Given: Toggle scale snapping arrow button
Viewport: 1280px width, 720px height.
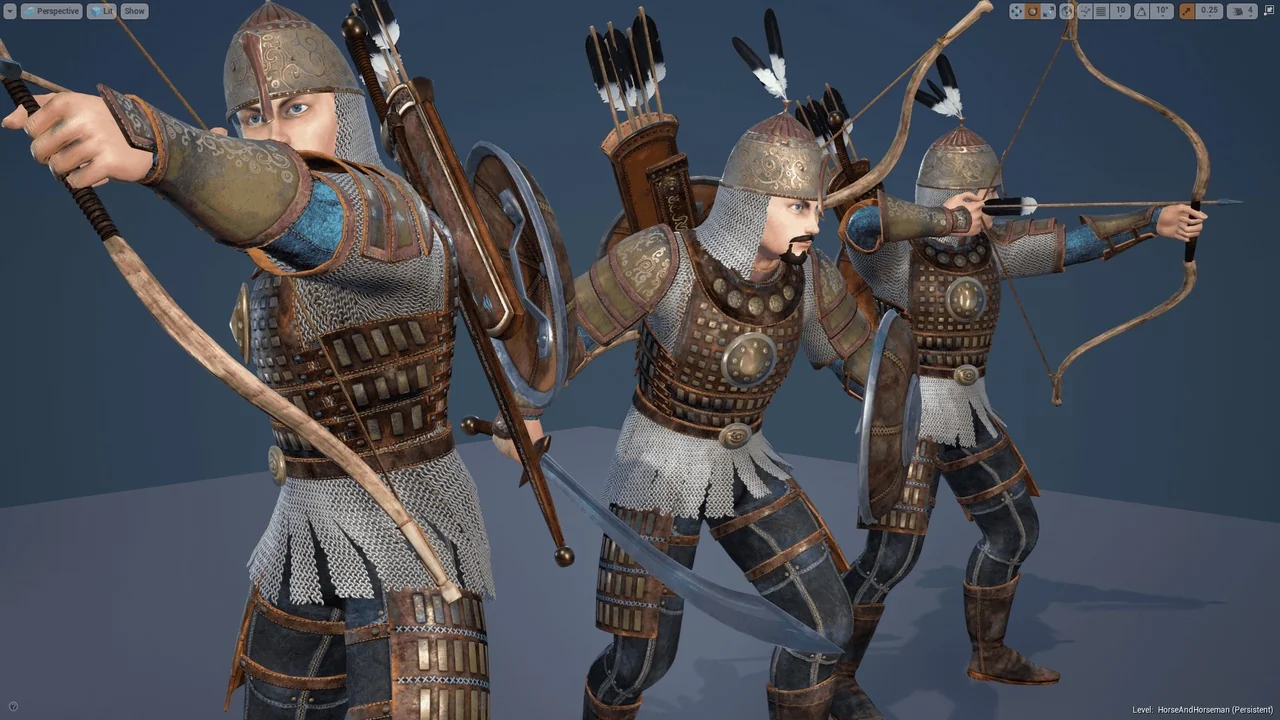Looking at the screenshot, I should coord(1187,11).
